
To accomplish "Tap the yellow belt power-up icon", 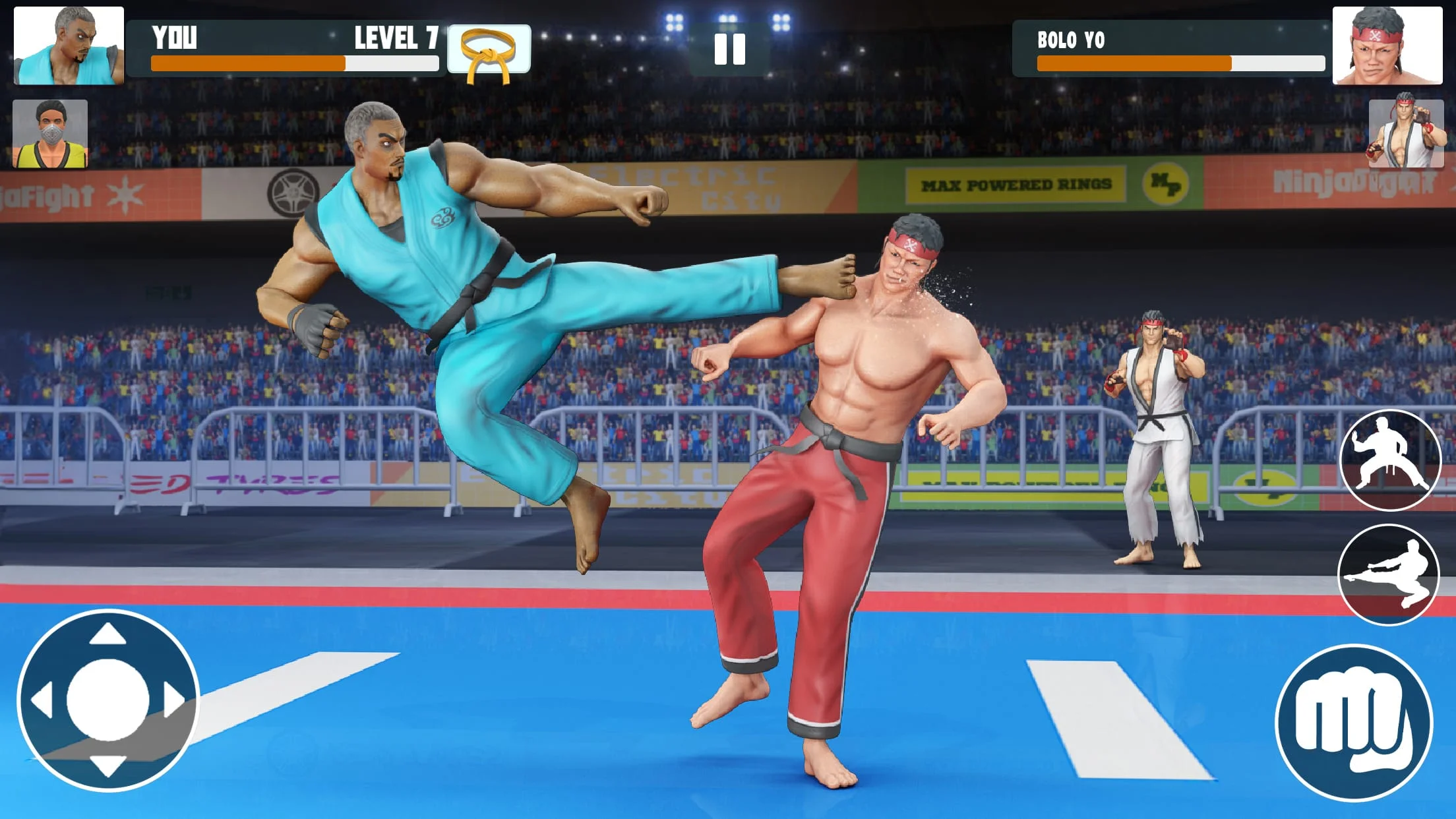I will (488, 51).
